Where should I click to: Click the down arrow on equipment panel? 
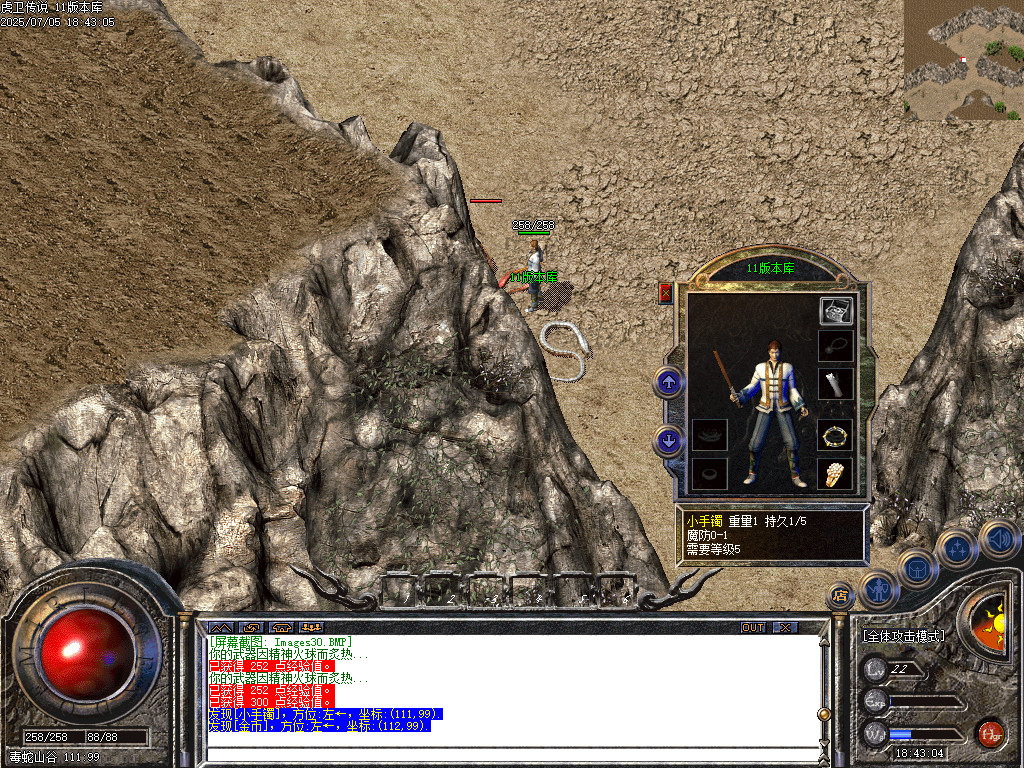669,440
